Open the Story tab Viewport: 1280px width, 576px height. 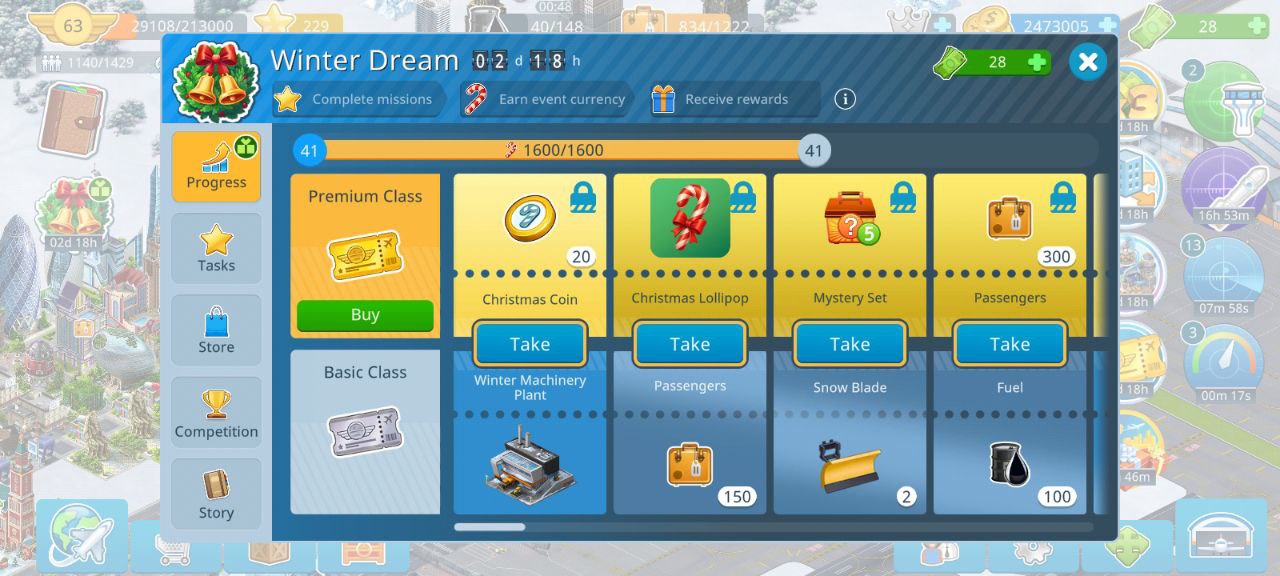coord(216,495)
